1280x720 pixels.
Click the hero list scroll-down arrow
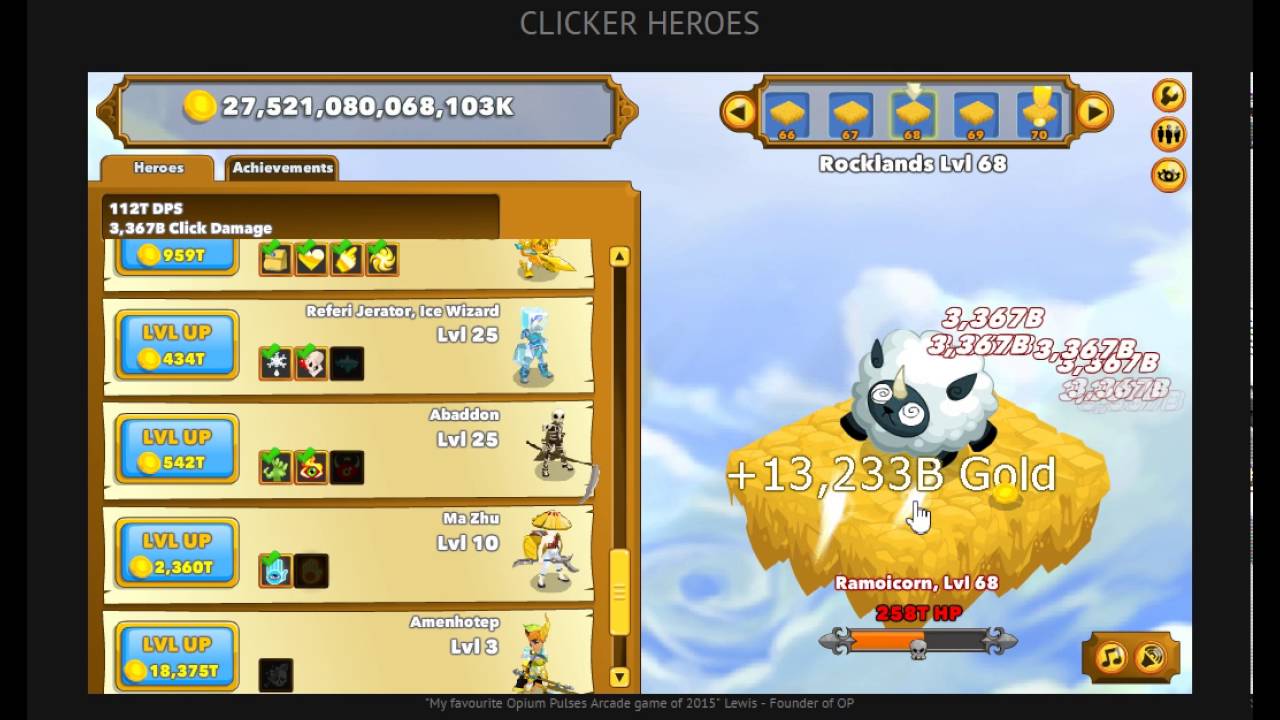point(619,677)
